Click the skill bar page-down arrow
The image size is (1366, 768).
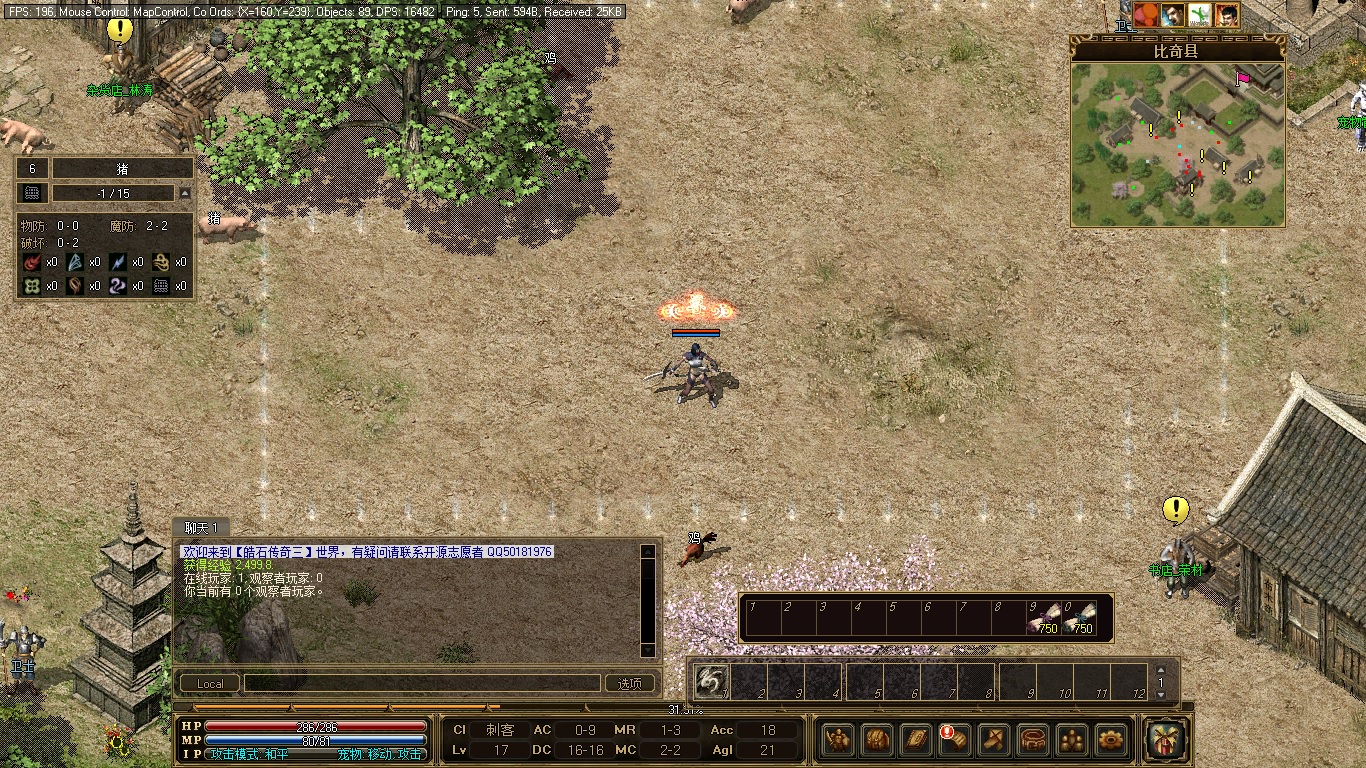click(x=1161, y=694)
